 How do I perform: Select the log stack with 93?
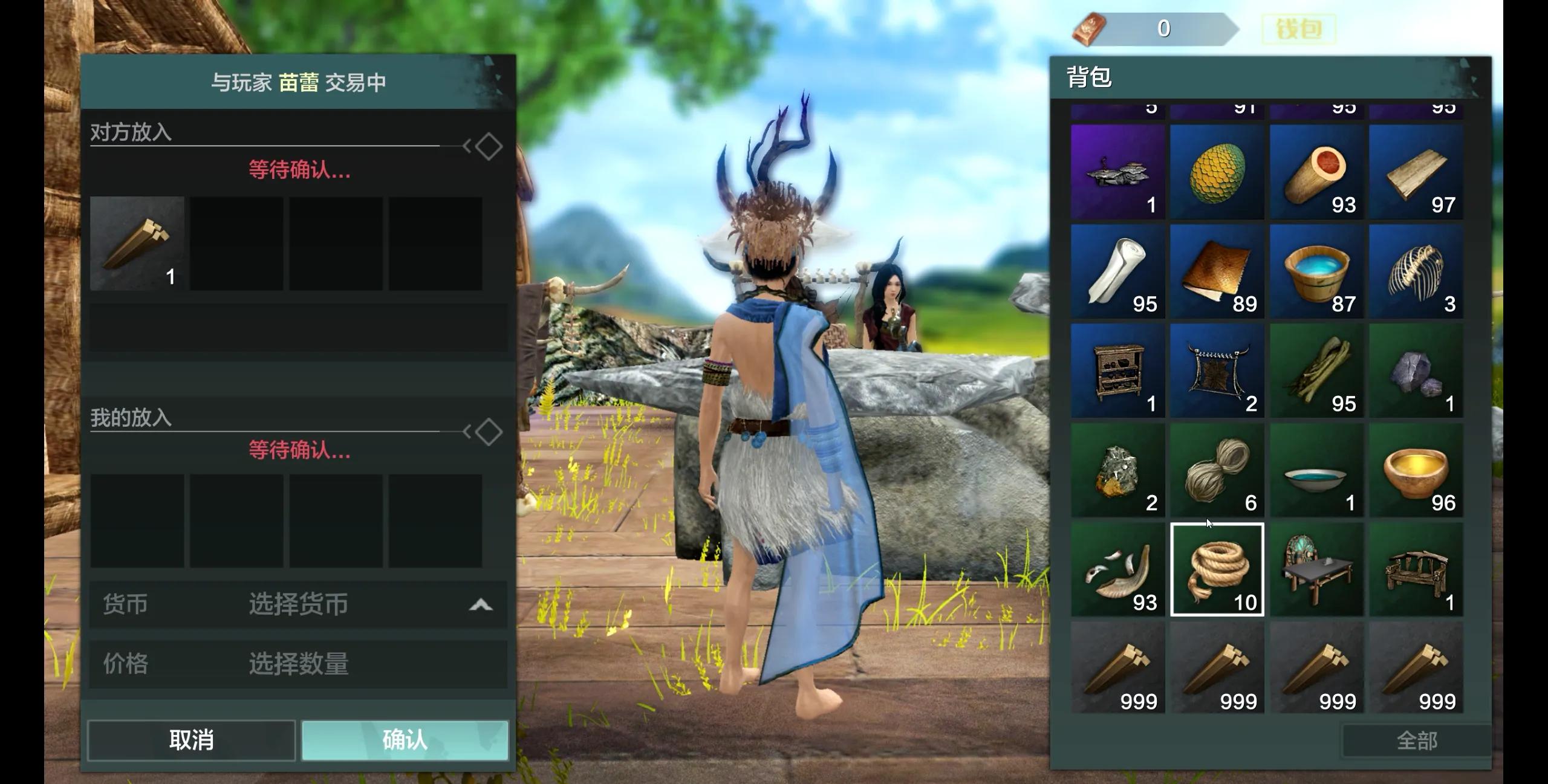[1316, 172]
